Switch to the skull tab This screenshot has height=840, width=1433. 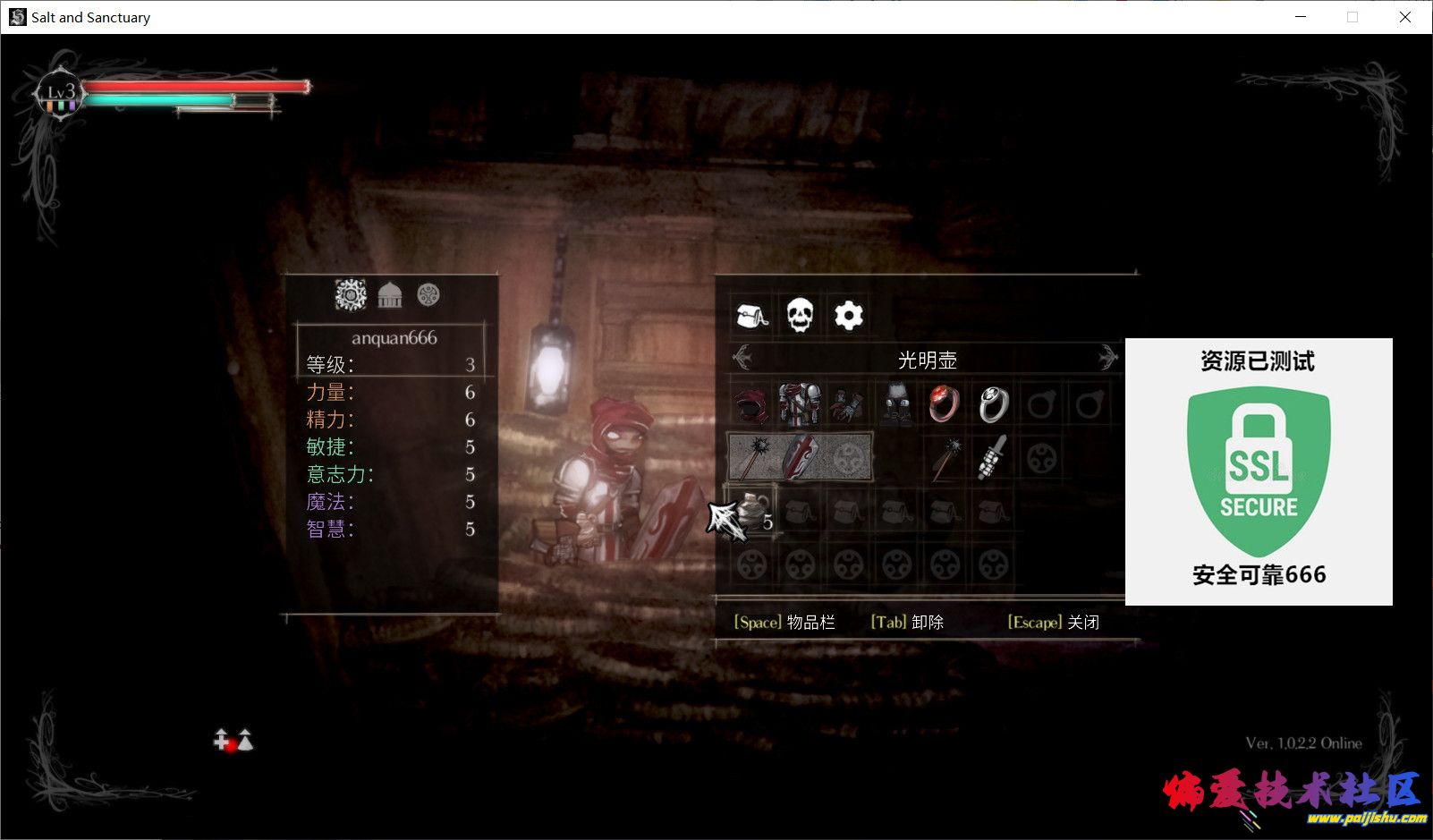[x=800, y=316]
